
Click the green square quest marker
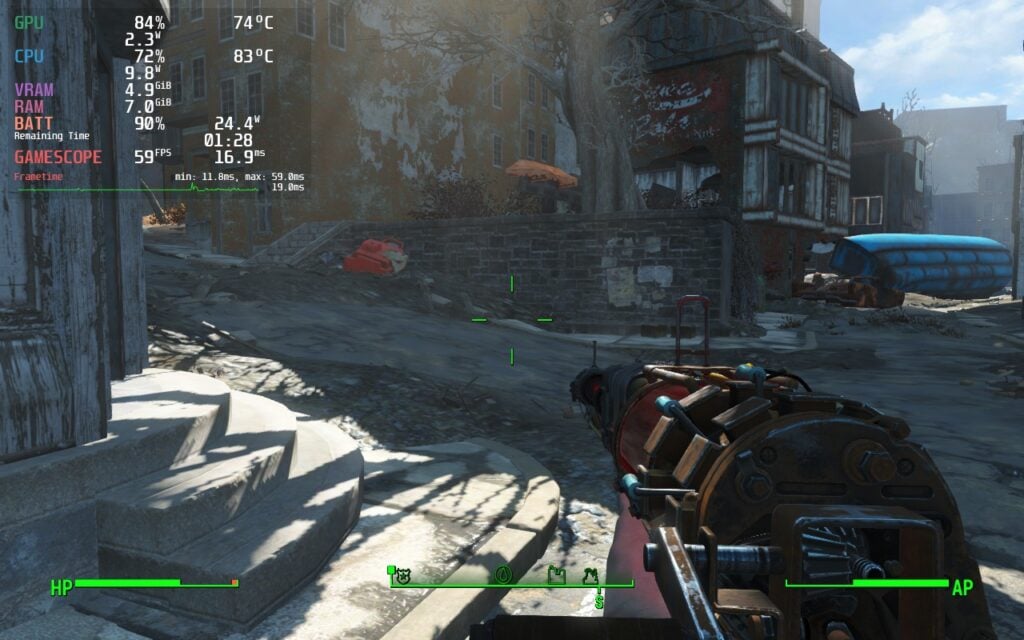[x=391, y=569]
